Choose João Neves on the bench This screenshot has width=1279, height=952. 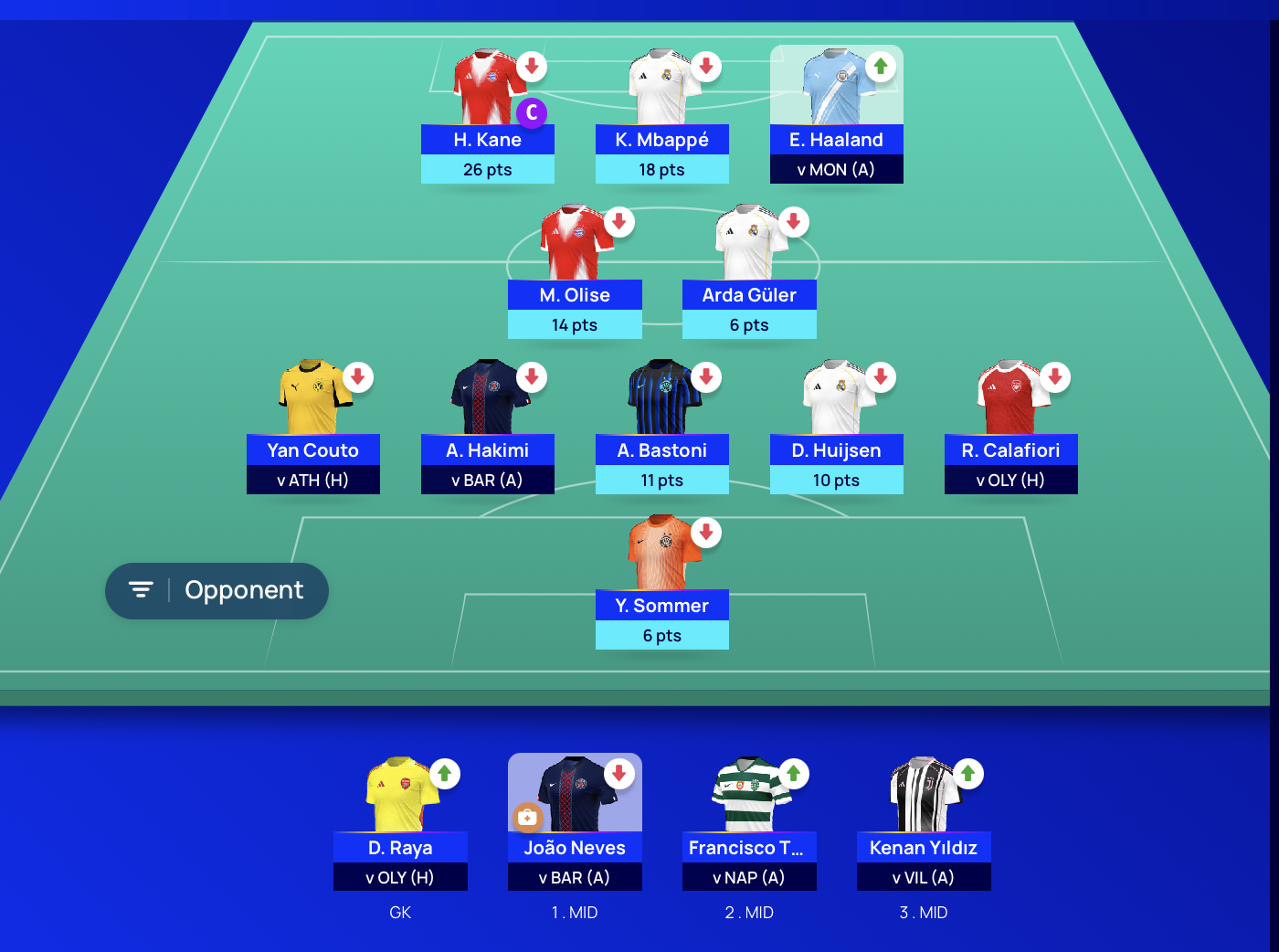tap(575, 848)
